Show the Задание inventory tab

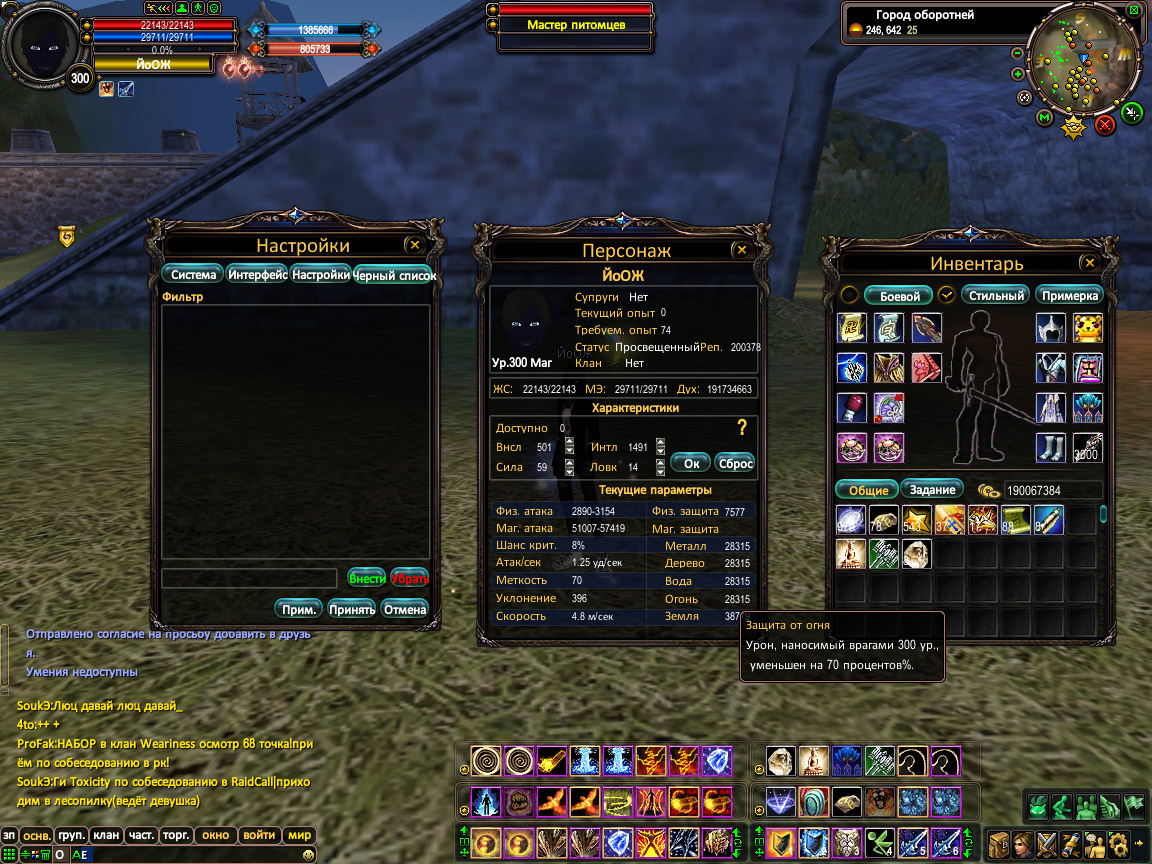pyautogui.click(x=933, y=489)
